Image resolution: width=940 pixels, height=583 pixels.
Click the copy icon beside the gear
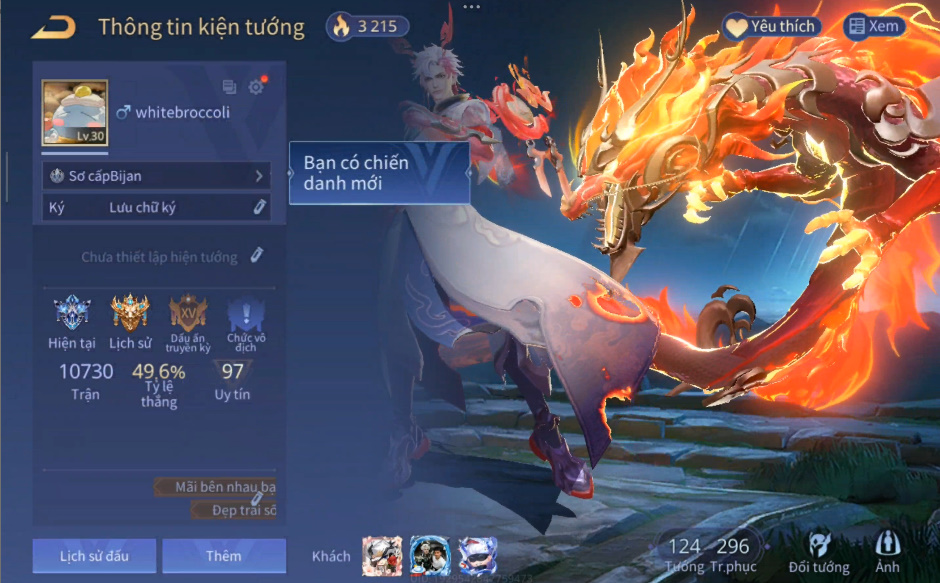(230, 87)
